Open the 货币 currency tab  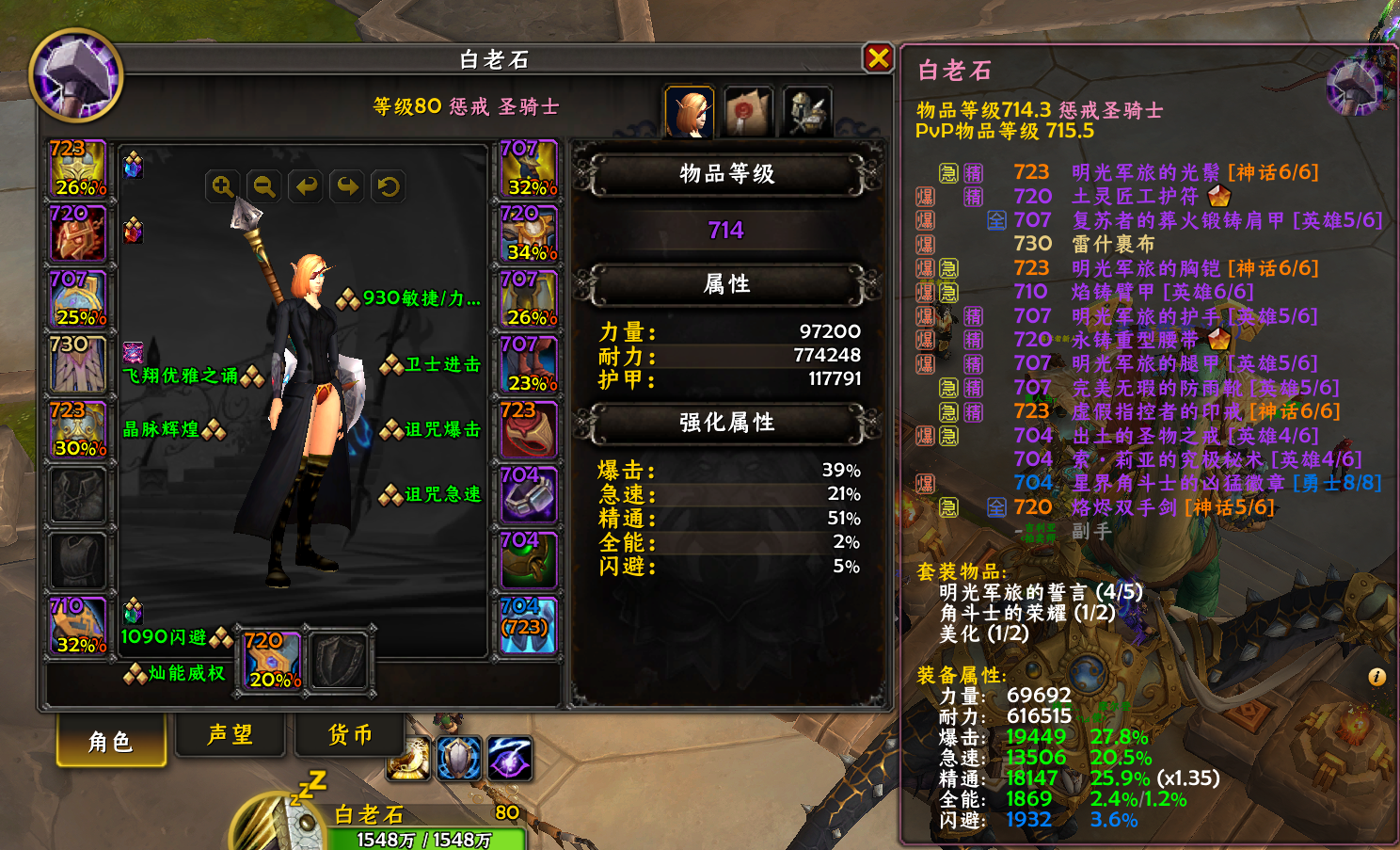click(x=350, y=734)
